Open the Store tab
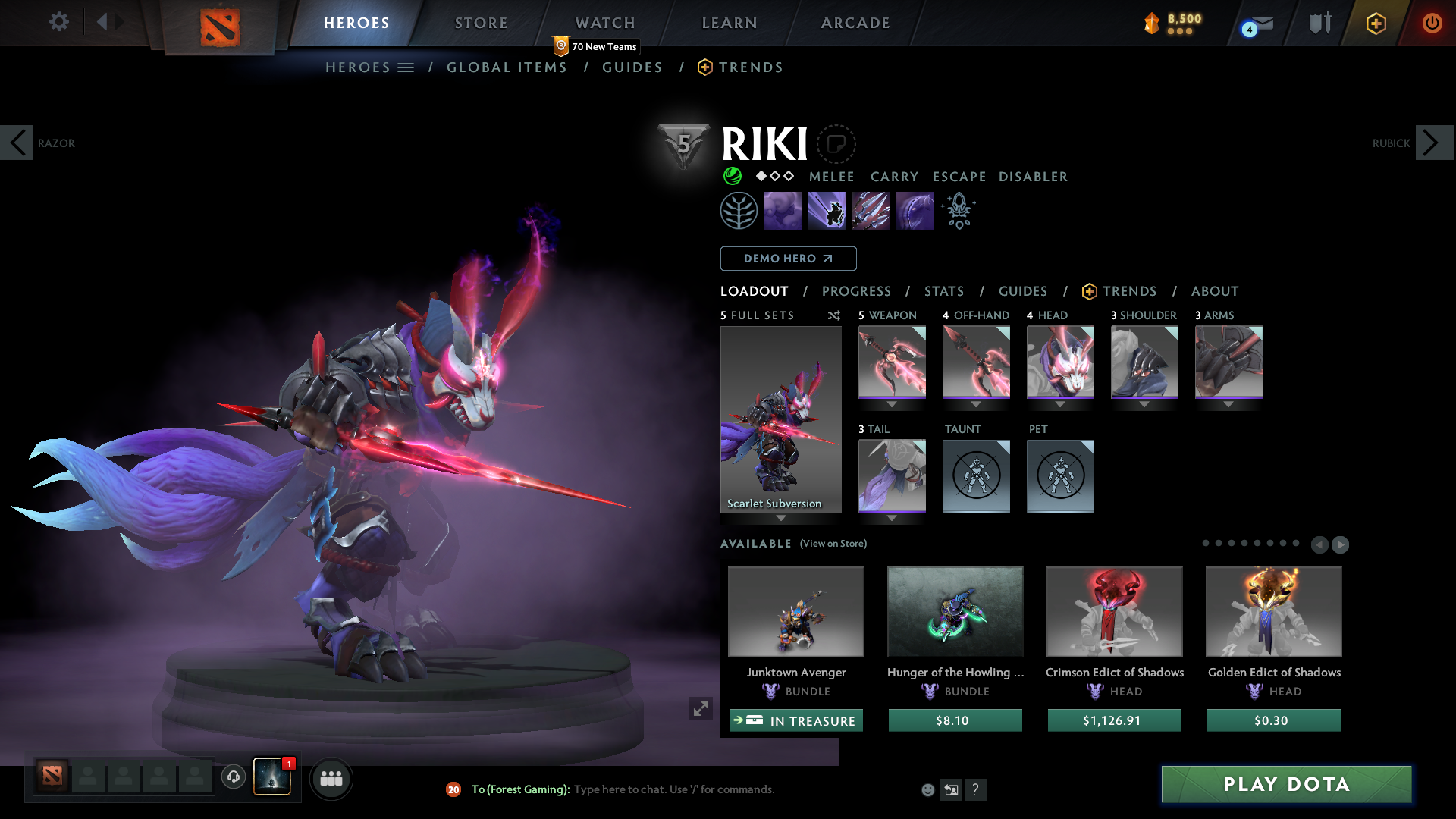 coord(481,23)
